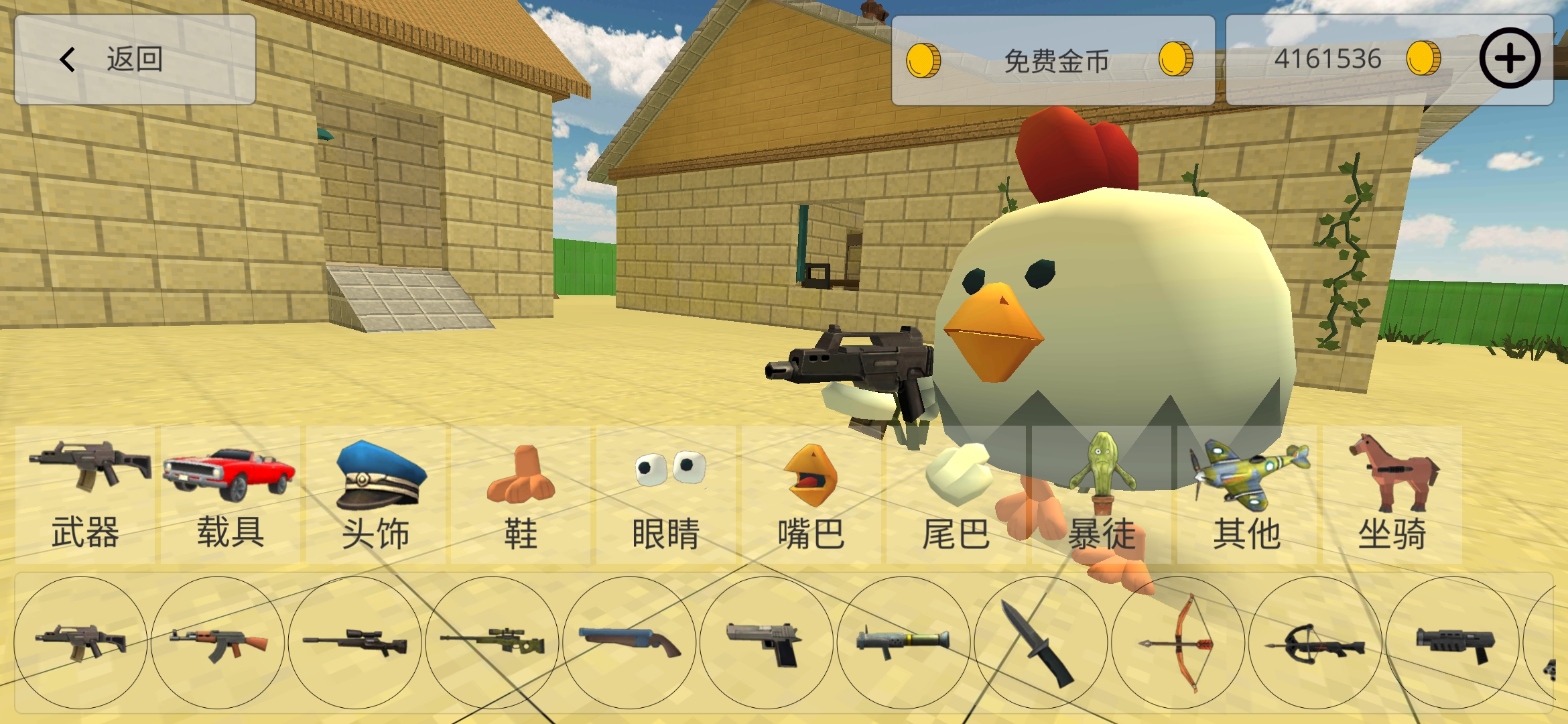Switch to the 载具 vehicles category
The width and height of the screenshot is (1568, 724).
coord(230,495)
